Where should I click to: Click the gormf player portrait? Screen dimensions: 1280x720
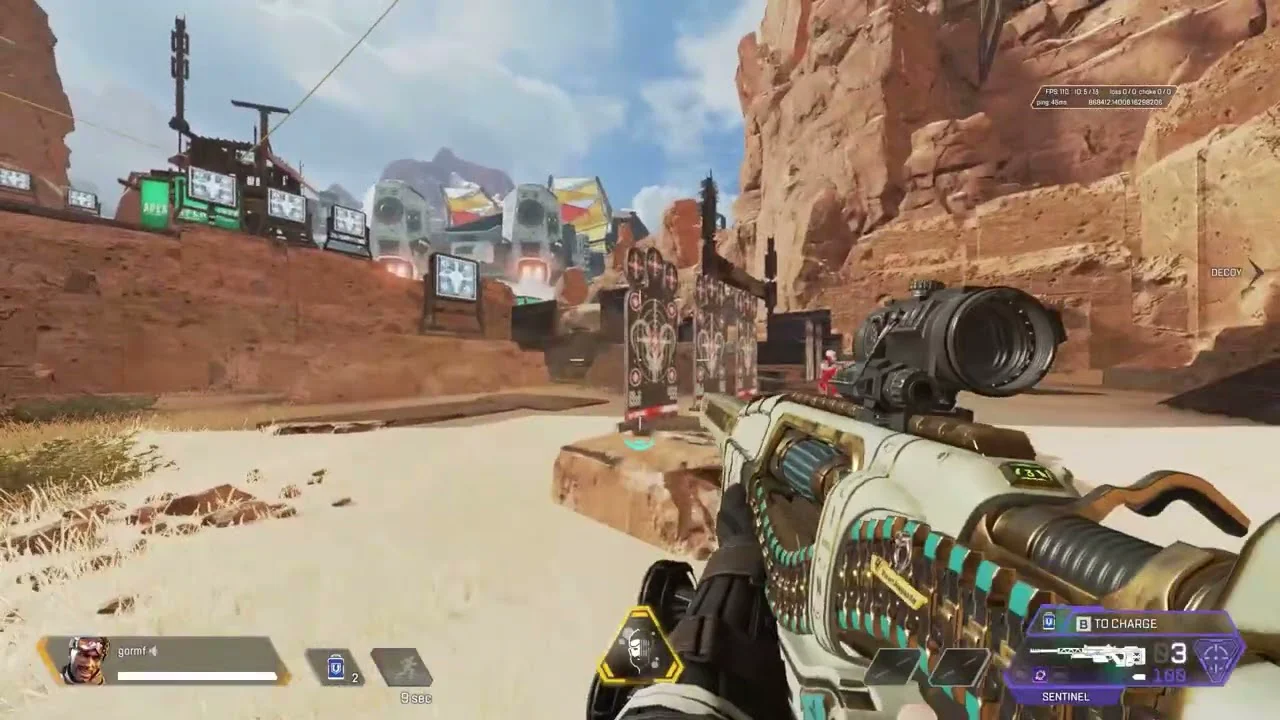(x=87, y=660)
